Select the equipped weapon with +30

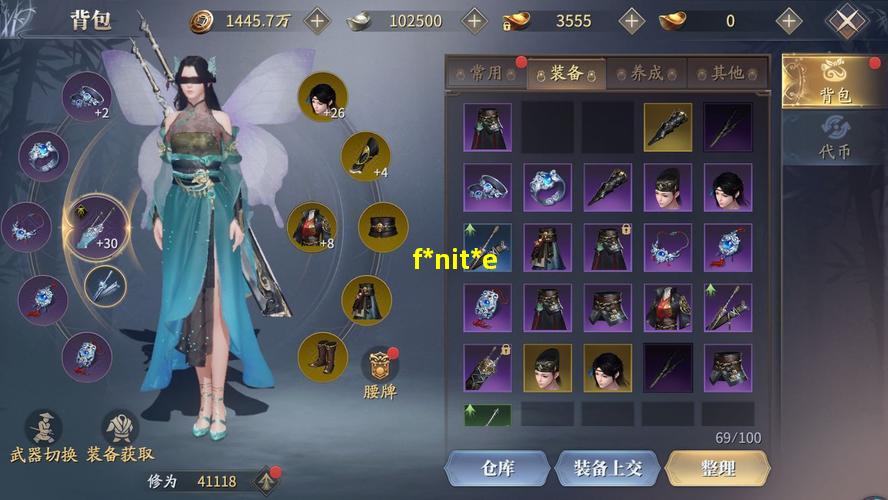(x=97, y=226)
